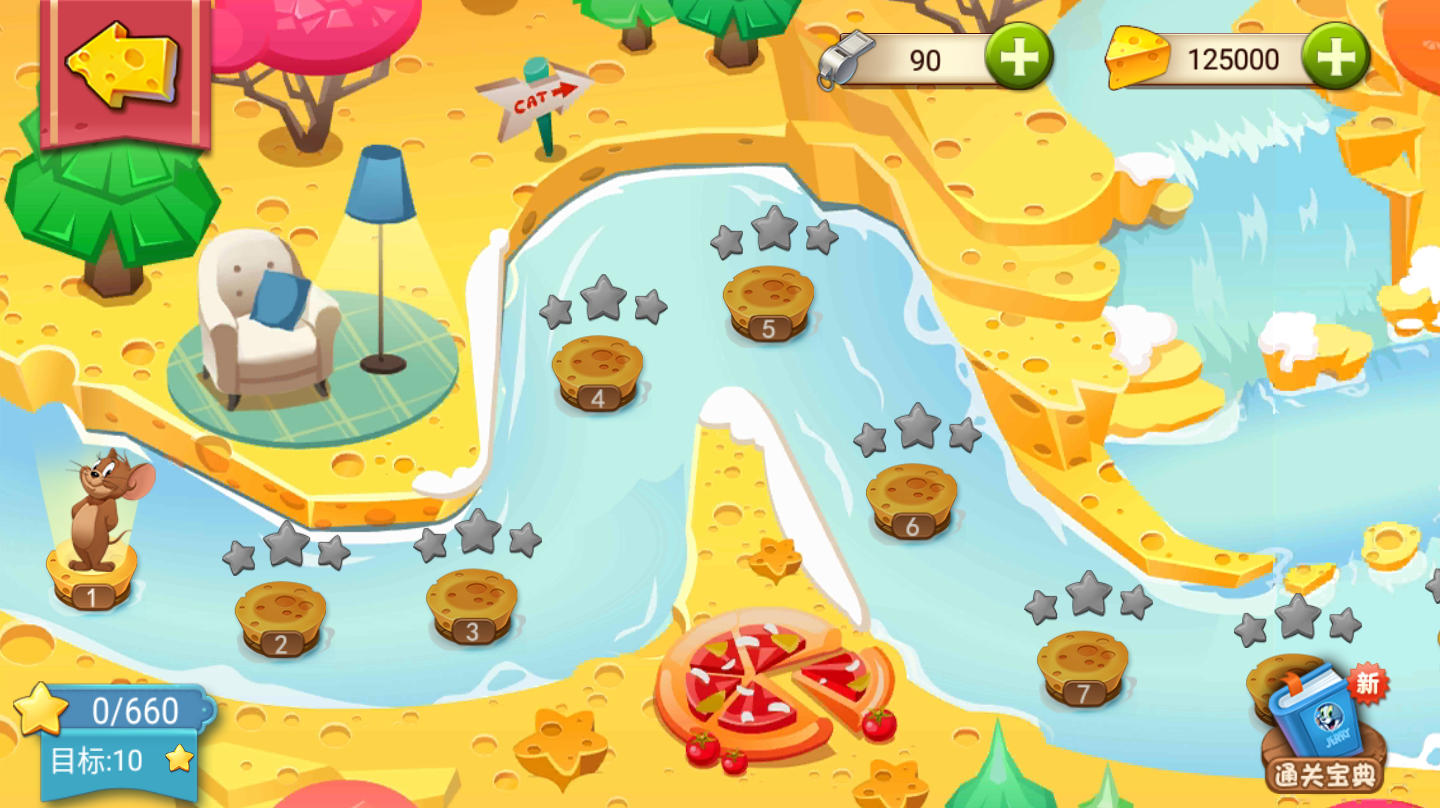Image resolution: width=1440 pixels, height=808 pixels.
Task: Open level 4 stage node
Action: [597, 372]
